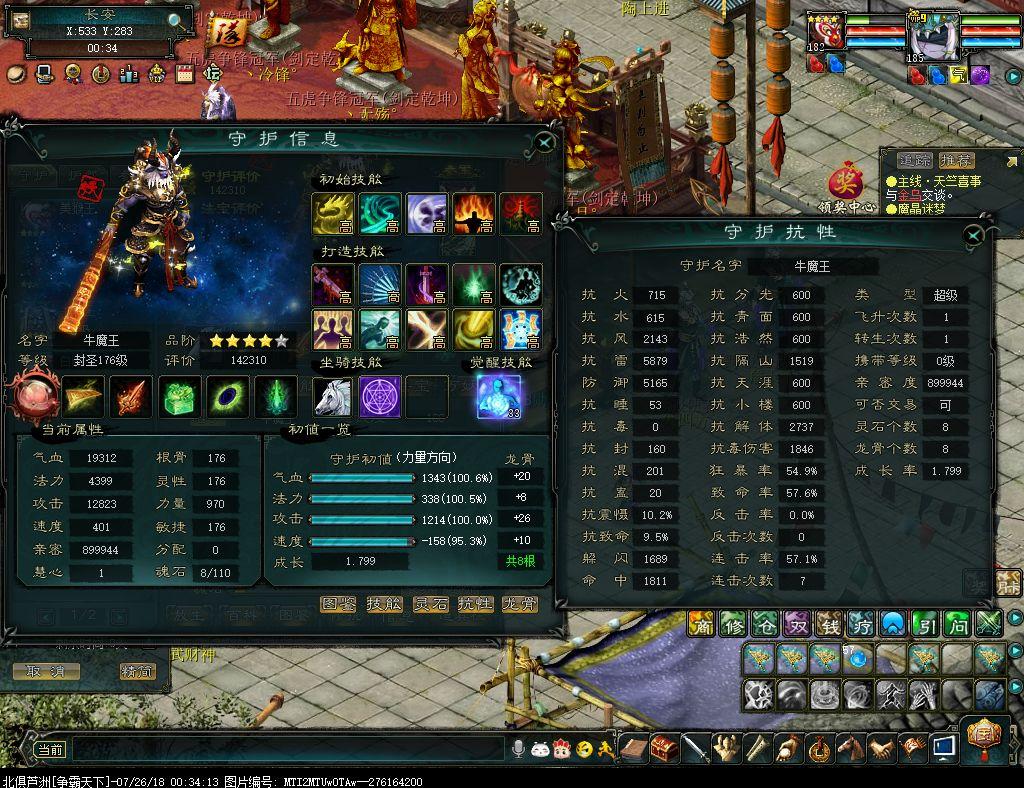Select the white horse mount skill icon

(x=332, y=397)
